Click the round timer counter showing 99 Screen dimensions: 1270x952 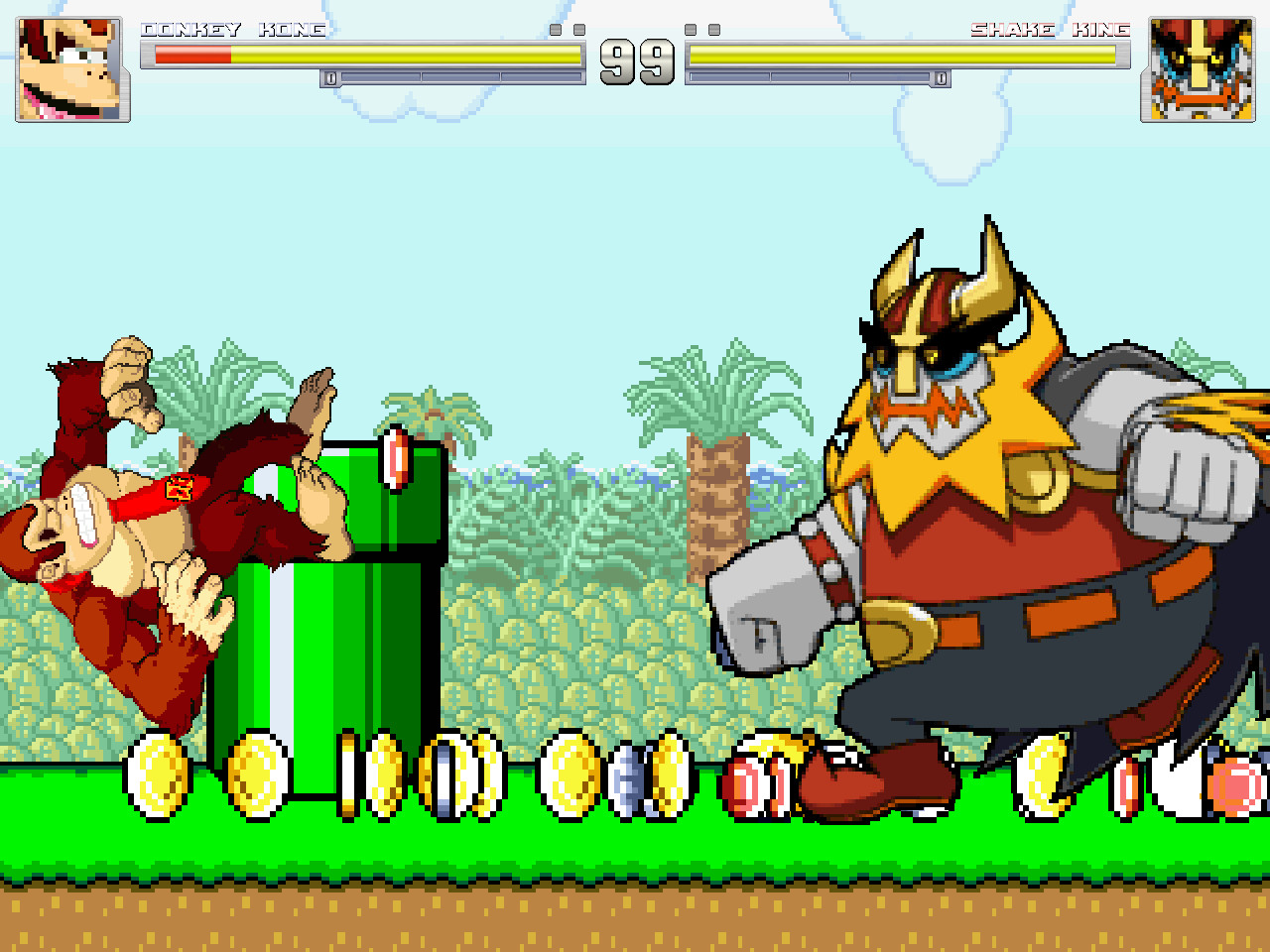pos(635,62)
